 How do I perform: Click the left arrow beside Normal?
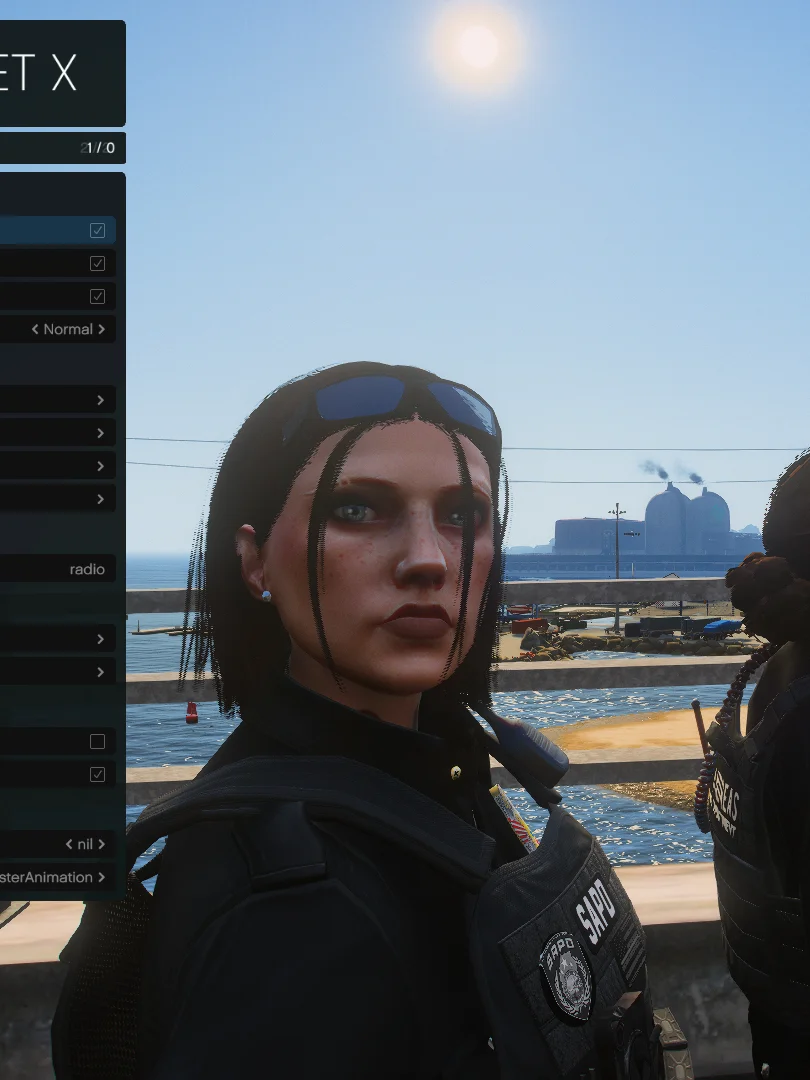click(35, 329)
